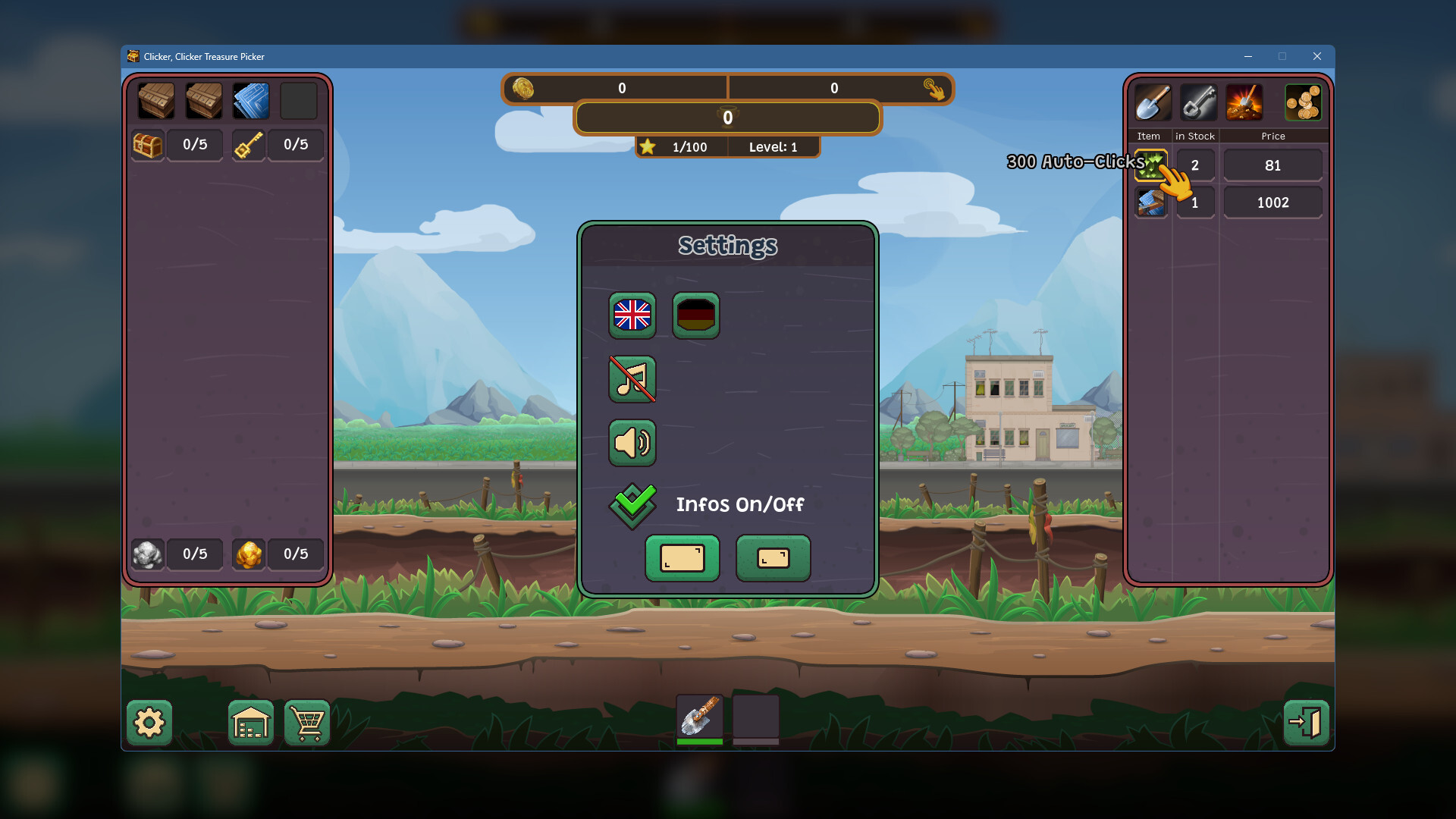Disable the Infos On/Off checkmark
The height and width of the screenshot is (819, 1456).
point(632,504)
